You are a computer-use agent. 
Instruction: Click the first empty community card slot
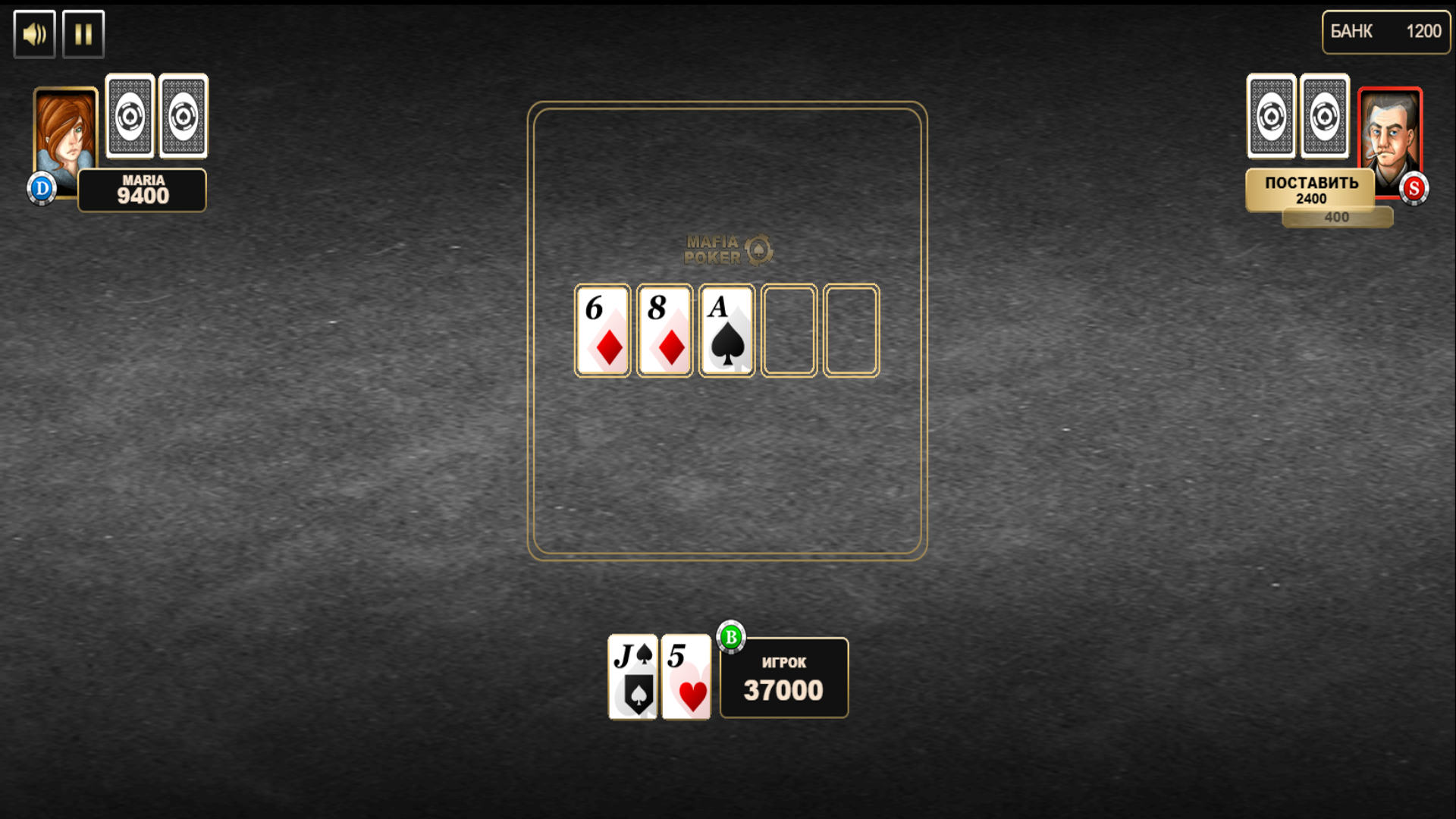(x=789, y=330)
